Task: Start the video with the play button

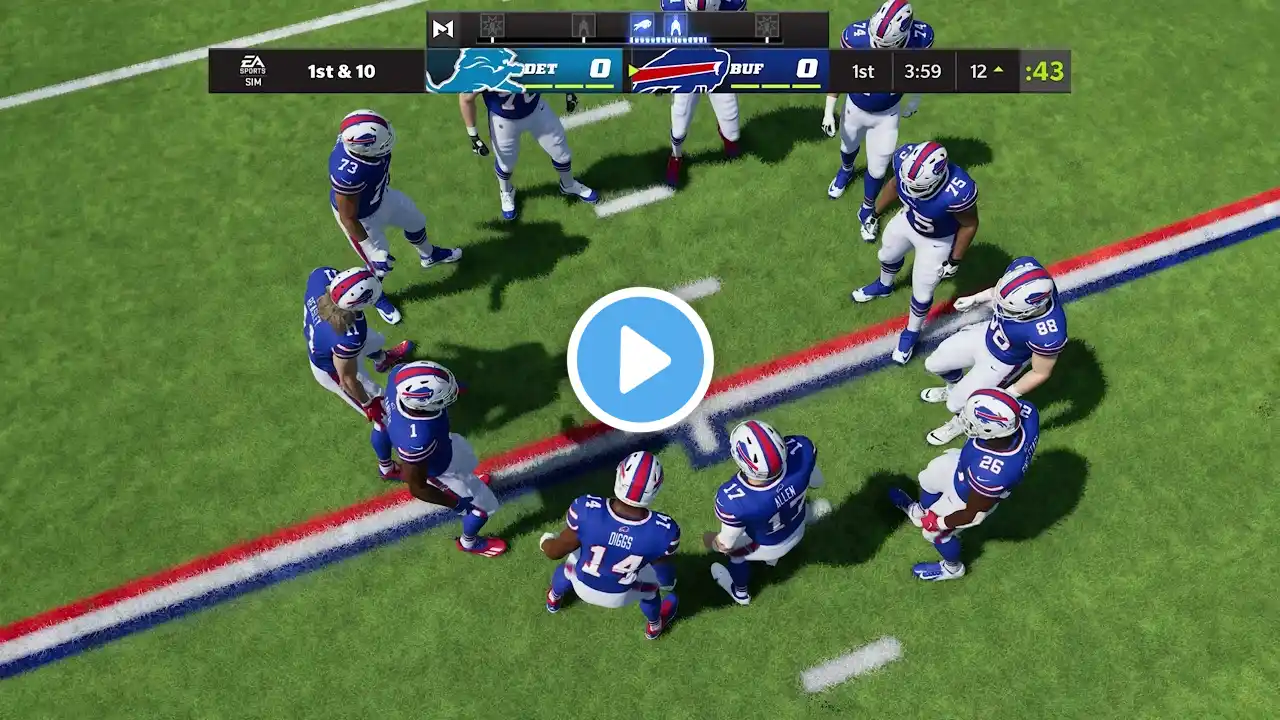Action: pyautogui.click(x=640, y=360)
